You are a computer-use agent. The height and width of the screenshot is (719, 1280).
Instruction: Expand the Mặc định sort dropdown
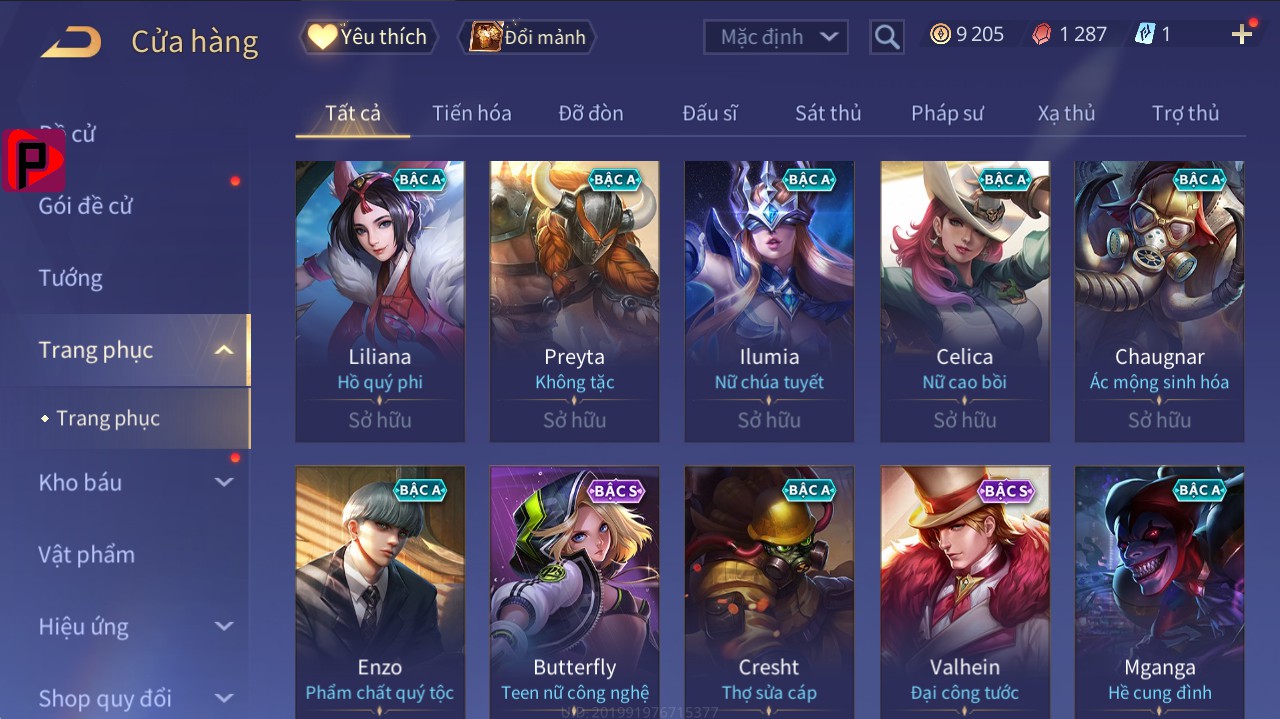776,37
